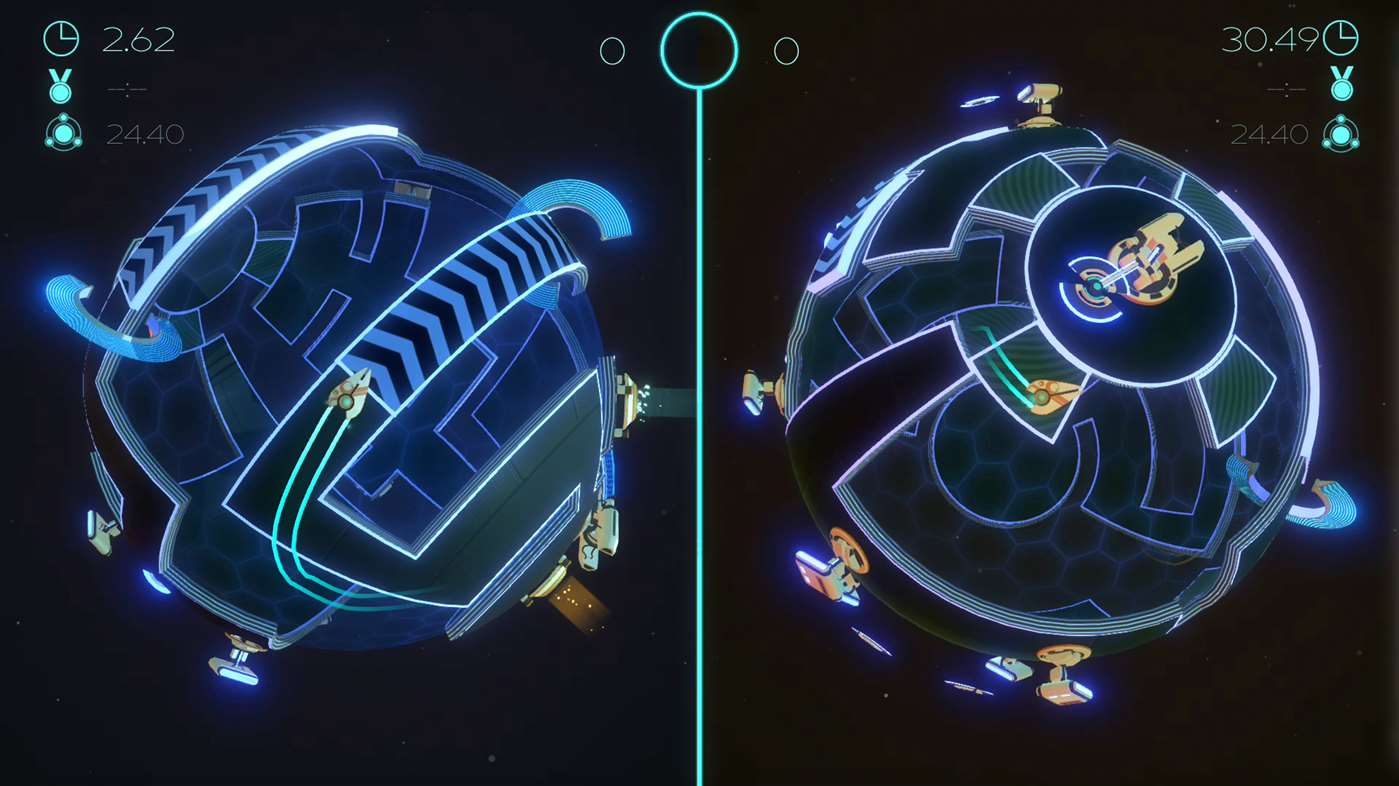
Task: Expand the left medal score showing dashes
Action: point(127,89)
